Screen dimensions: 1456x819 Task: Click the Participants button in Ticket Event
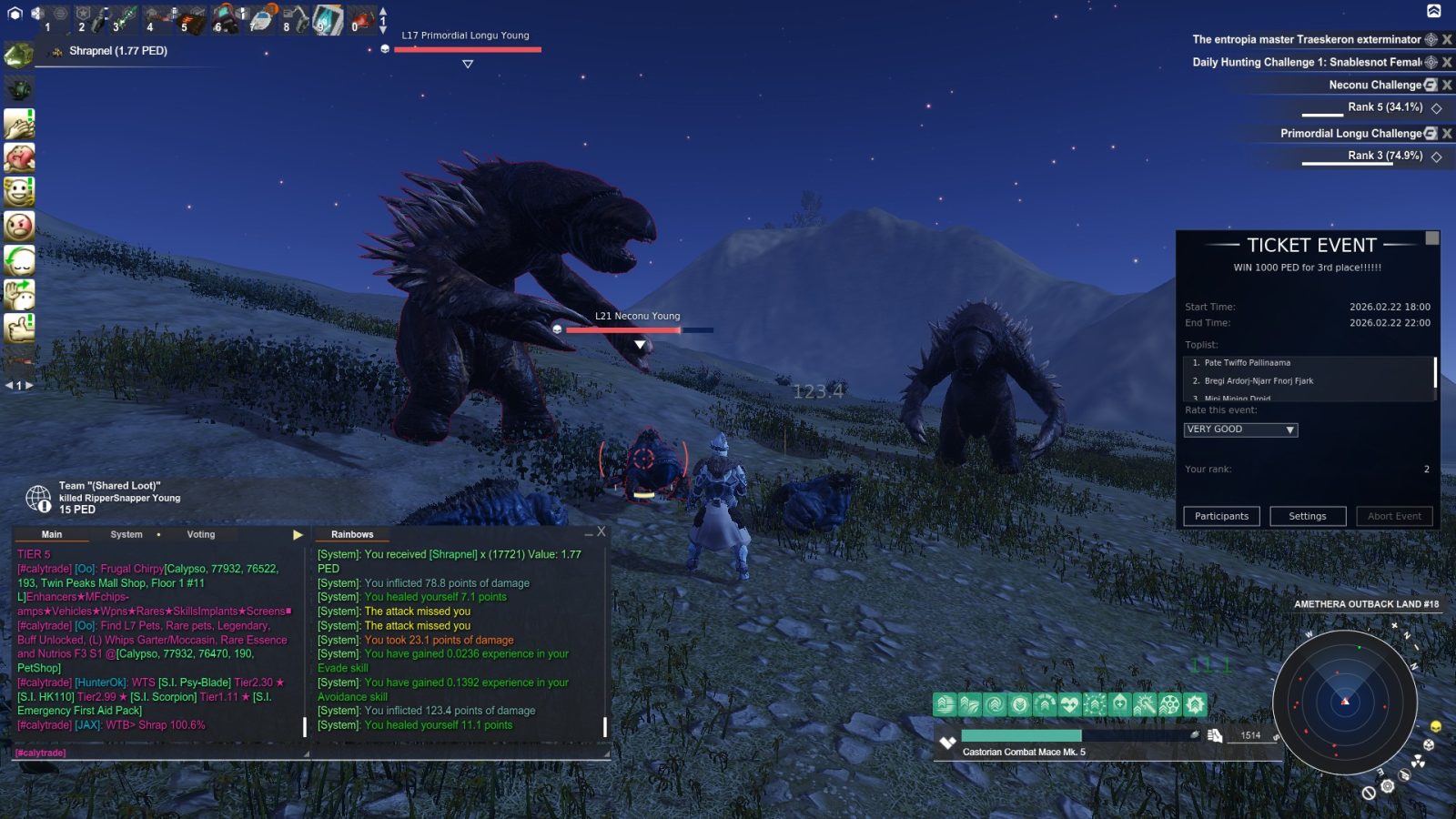click(x=1221, y=516)
